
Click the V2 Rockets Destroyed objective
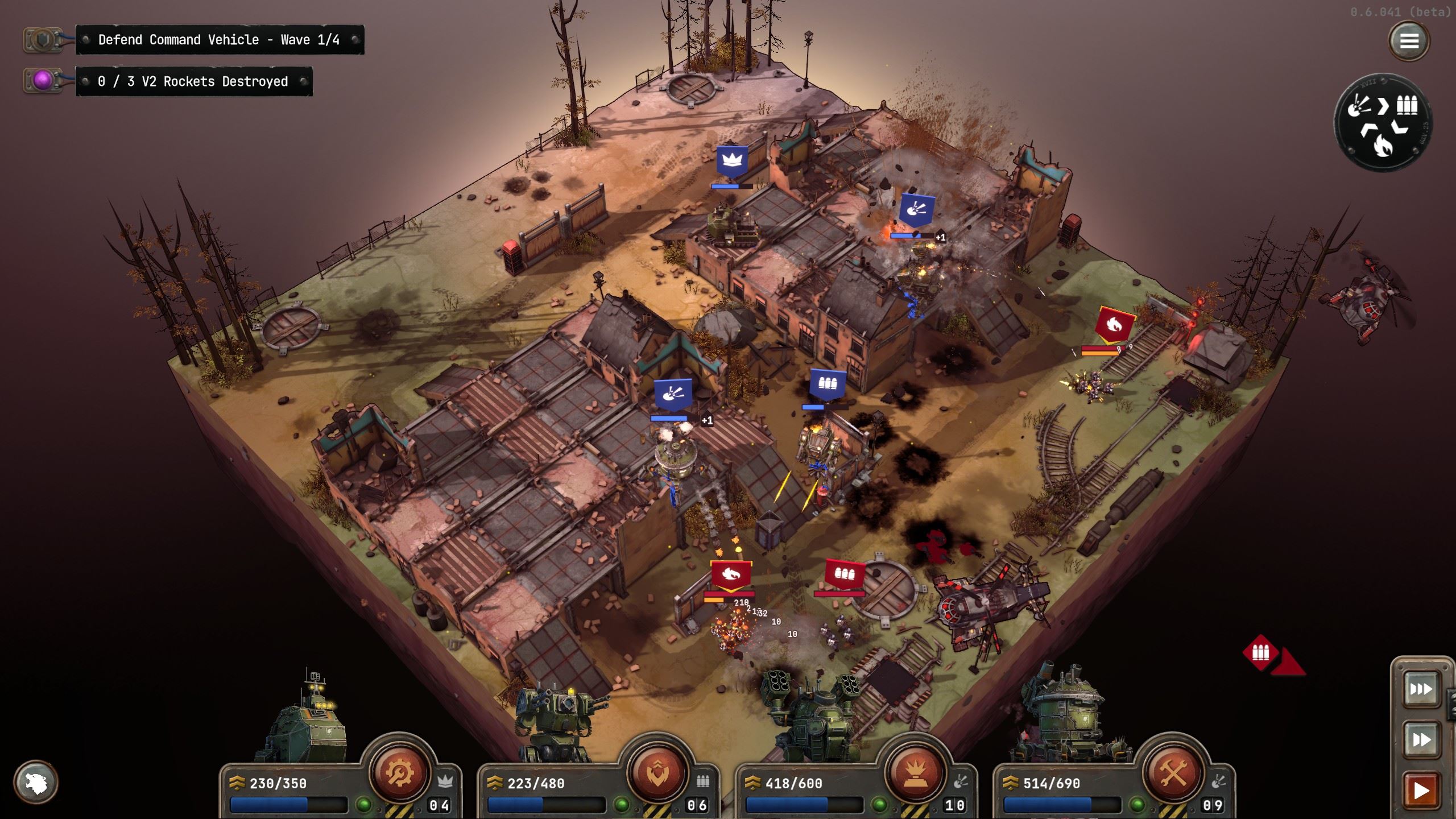click(x=193, y=82)
